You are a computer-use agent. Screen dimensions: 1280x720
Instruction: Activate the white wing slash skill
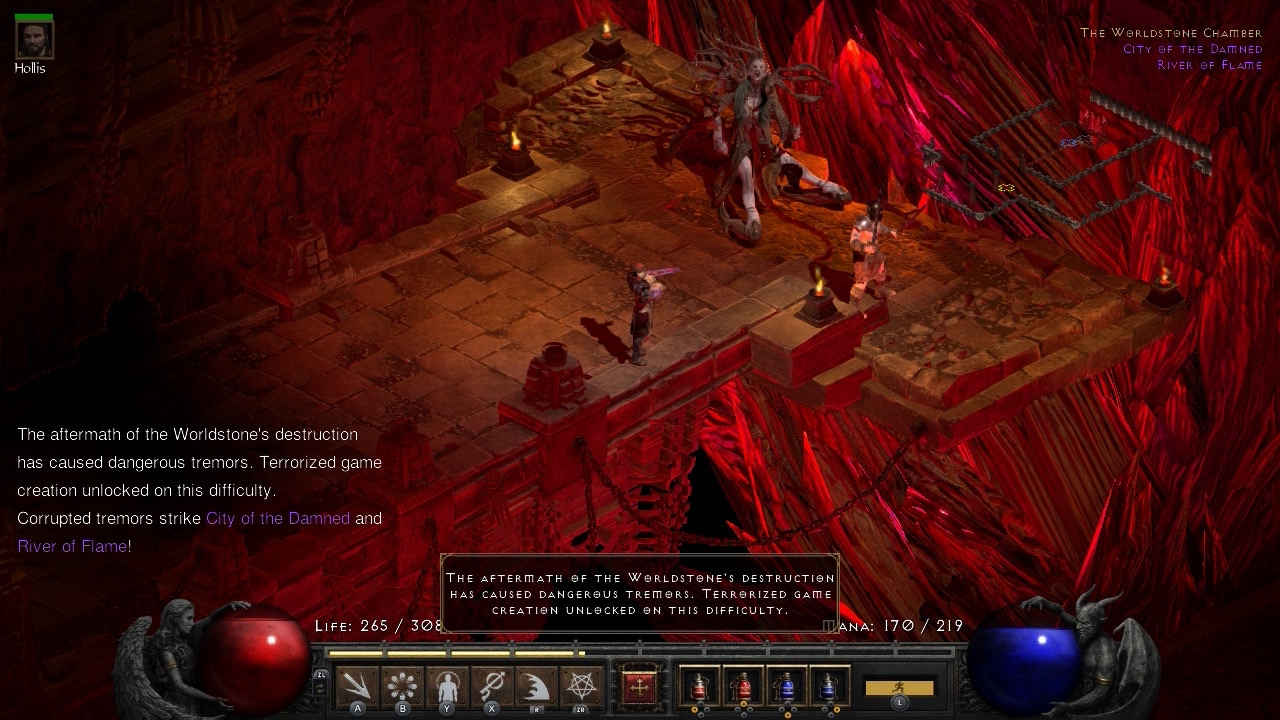[x=536, y=686]
